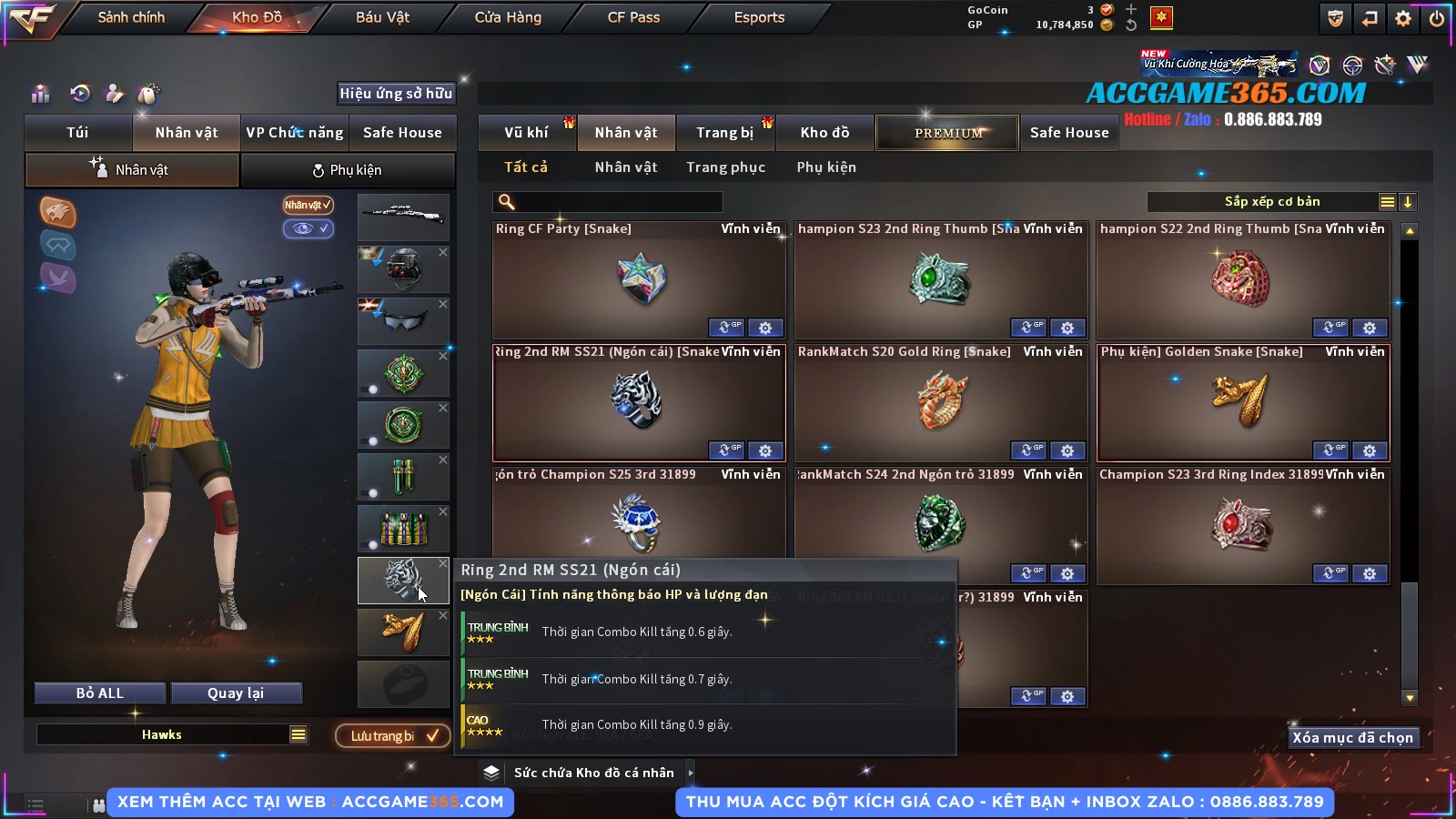Click Xóa mục đã chọn button
The width and height of the screenshot is (1456, 819).
(x=1352, y=738)
